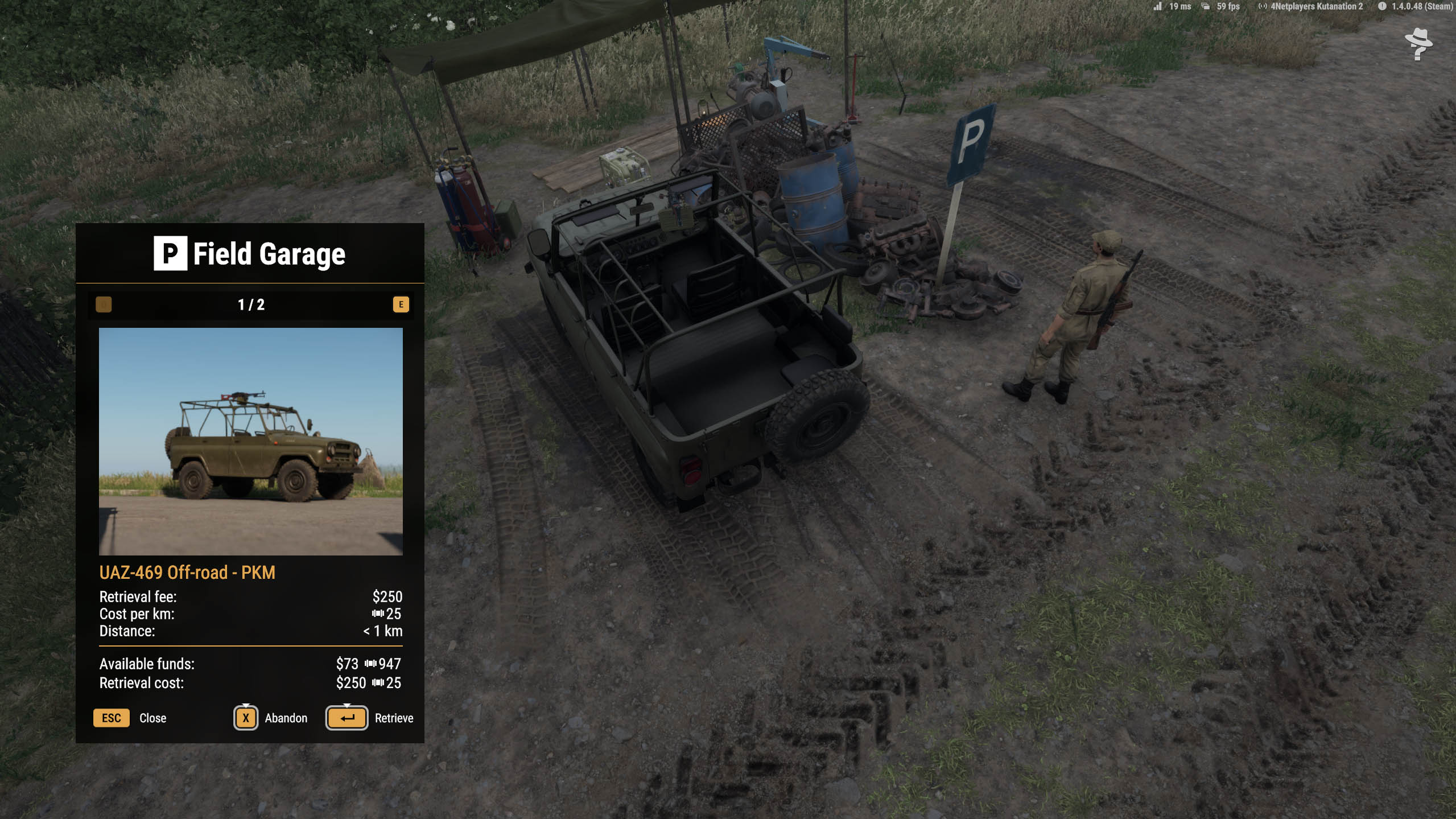This screenshot has width=1456, height=819.
Task: Click the server name 4Netplayers Kutanation 2
Action: tap(1315, 7)
